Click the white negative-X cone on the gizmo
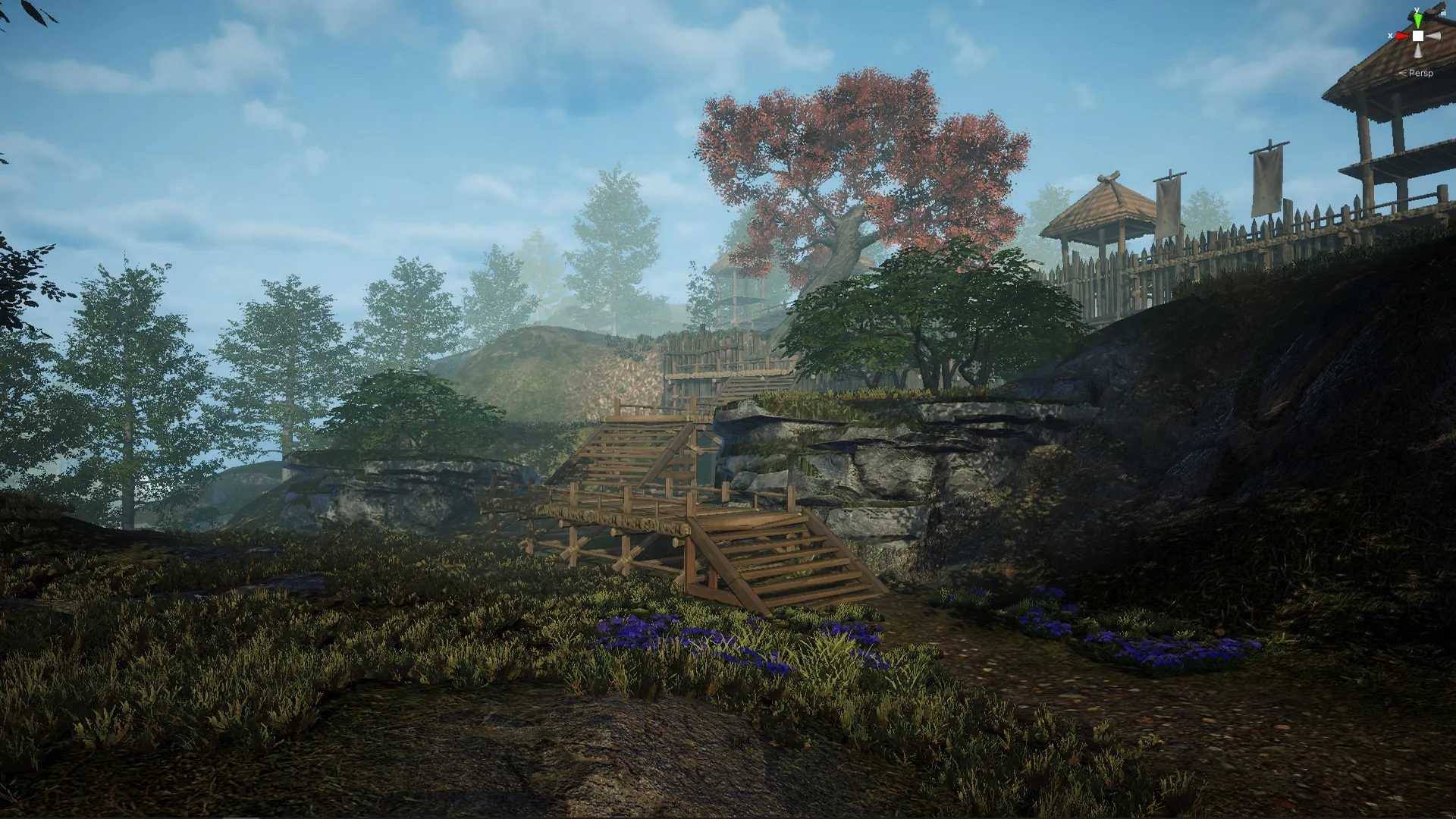Viewport: 1456px width, 819px height. click(x=1433, y=36)
